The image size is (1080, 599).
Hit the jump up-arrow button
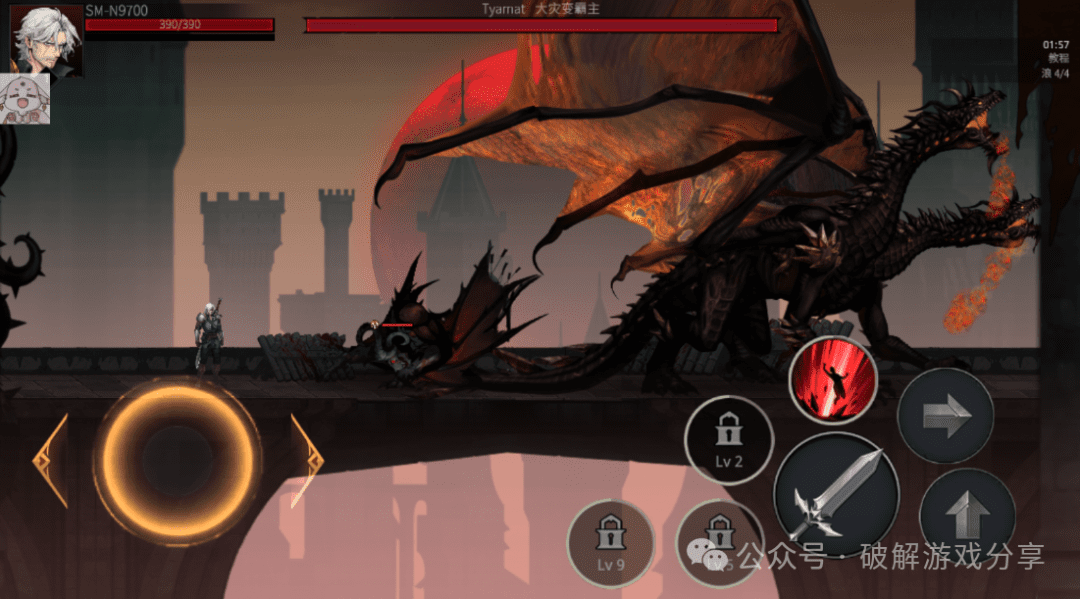point(966,514)
